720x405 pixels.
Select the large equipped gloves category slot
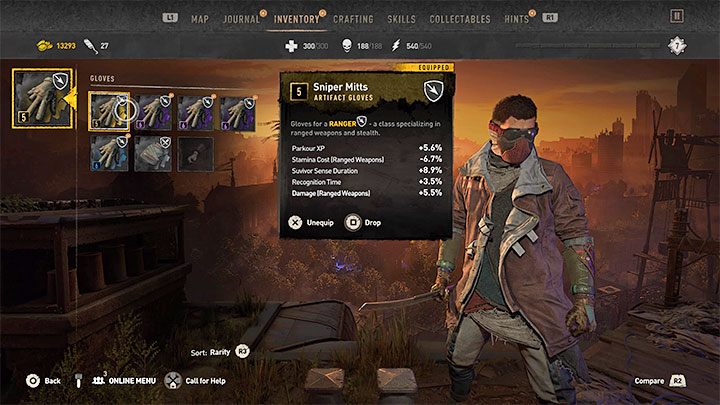[36, 96]
